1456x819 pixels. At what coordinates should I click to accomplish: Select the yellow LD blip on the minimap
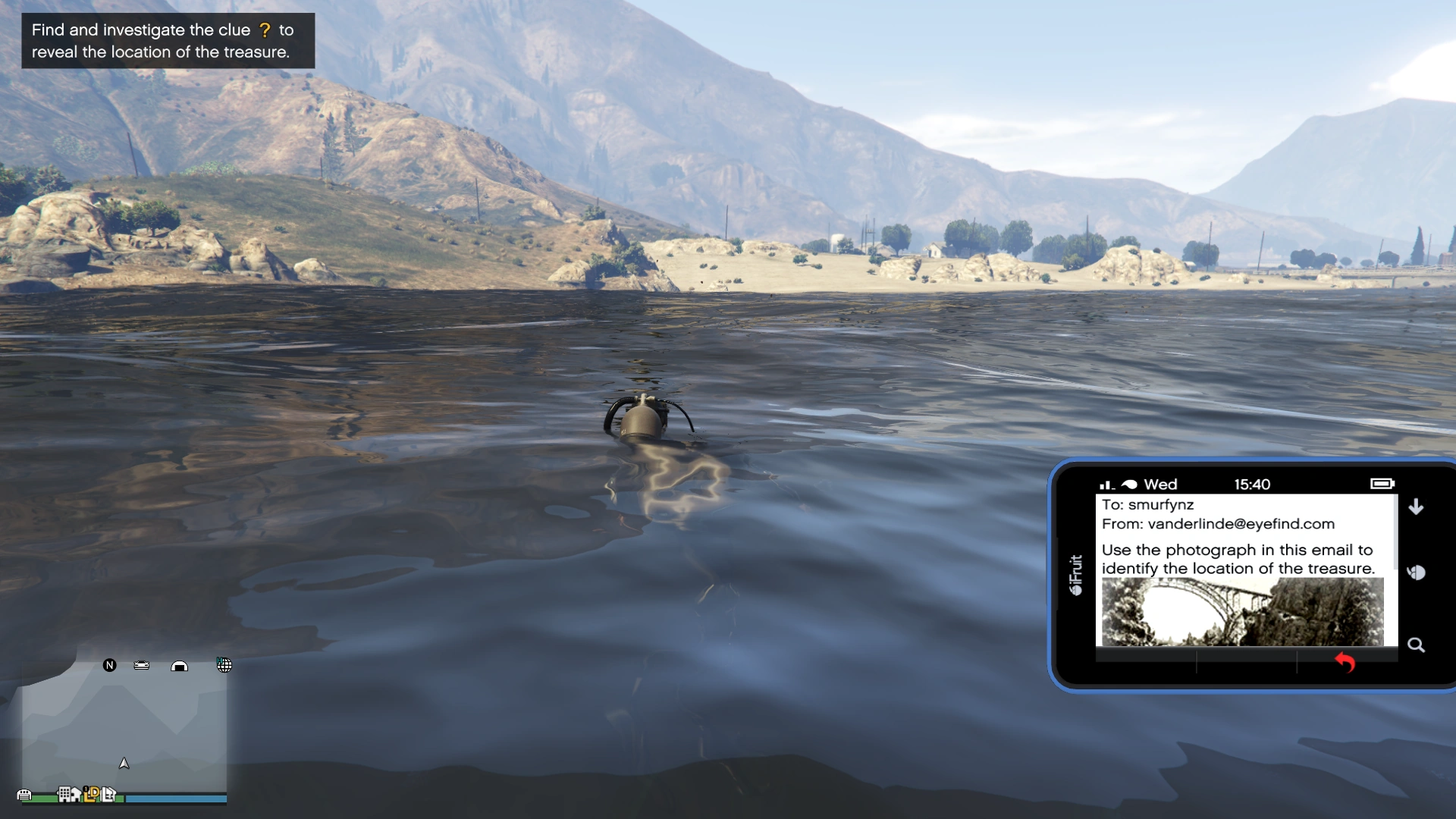point(92,795)
